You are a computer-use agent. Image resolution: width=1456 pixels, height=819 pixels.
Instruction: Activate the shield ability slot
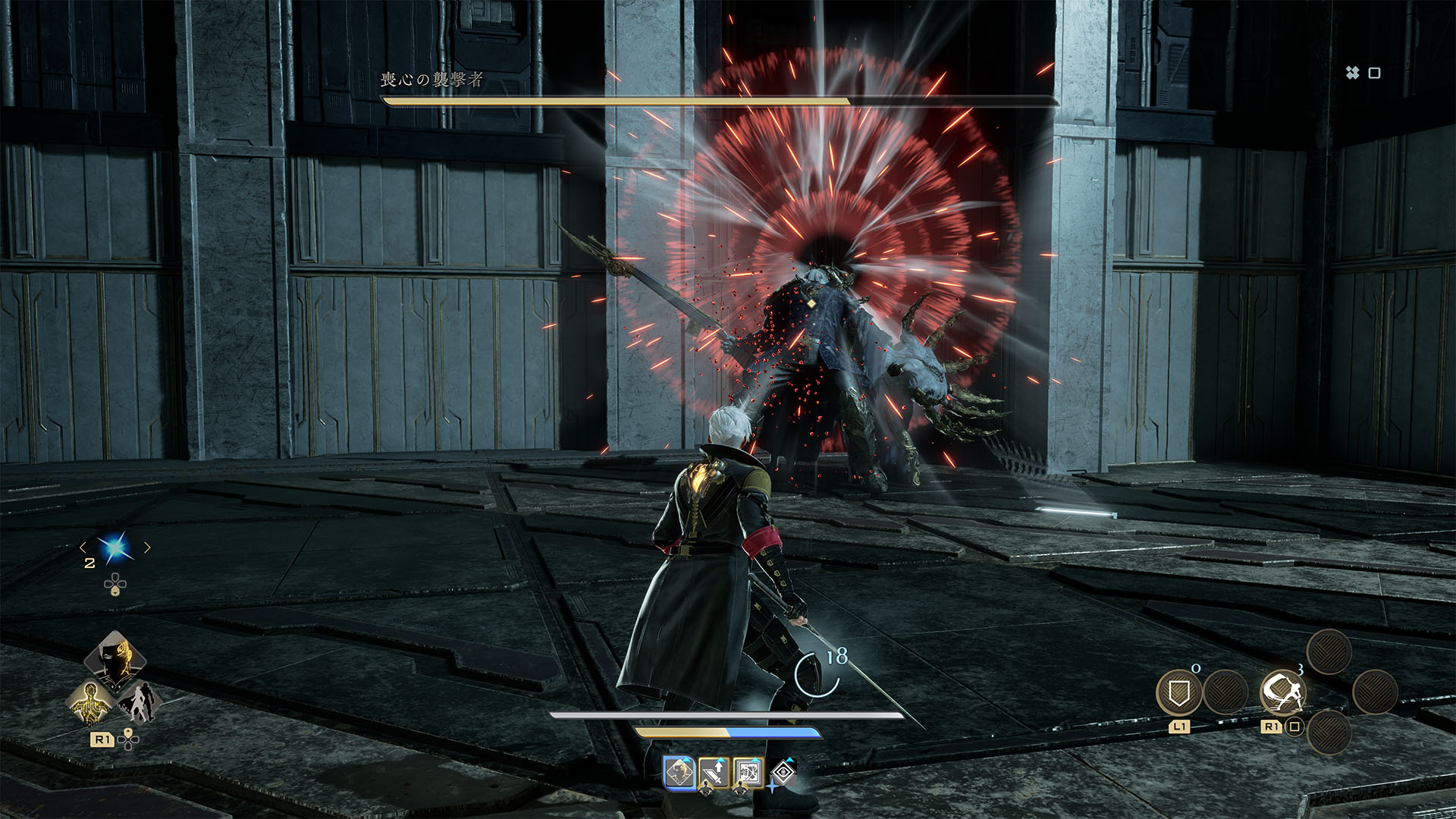pos(1178,692)
